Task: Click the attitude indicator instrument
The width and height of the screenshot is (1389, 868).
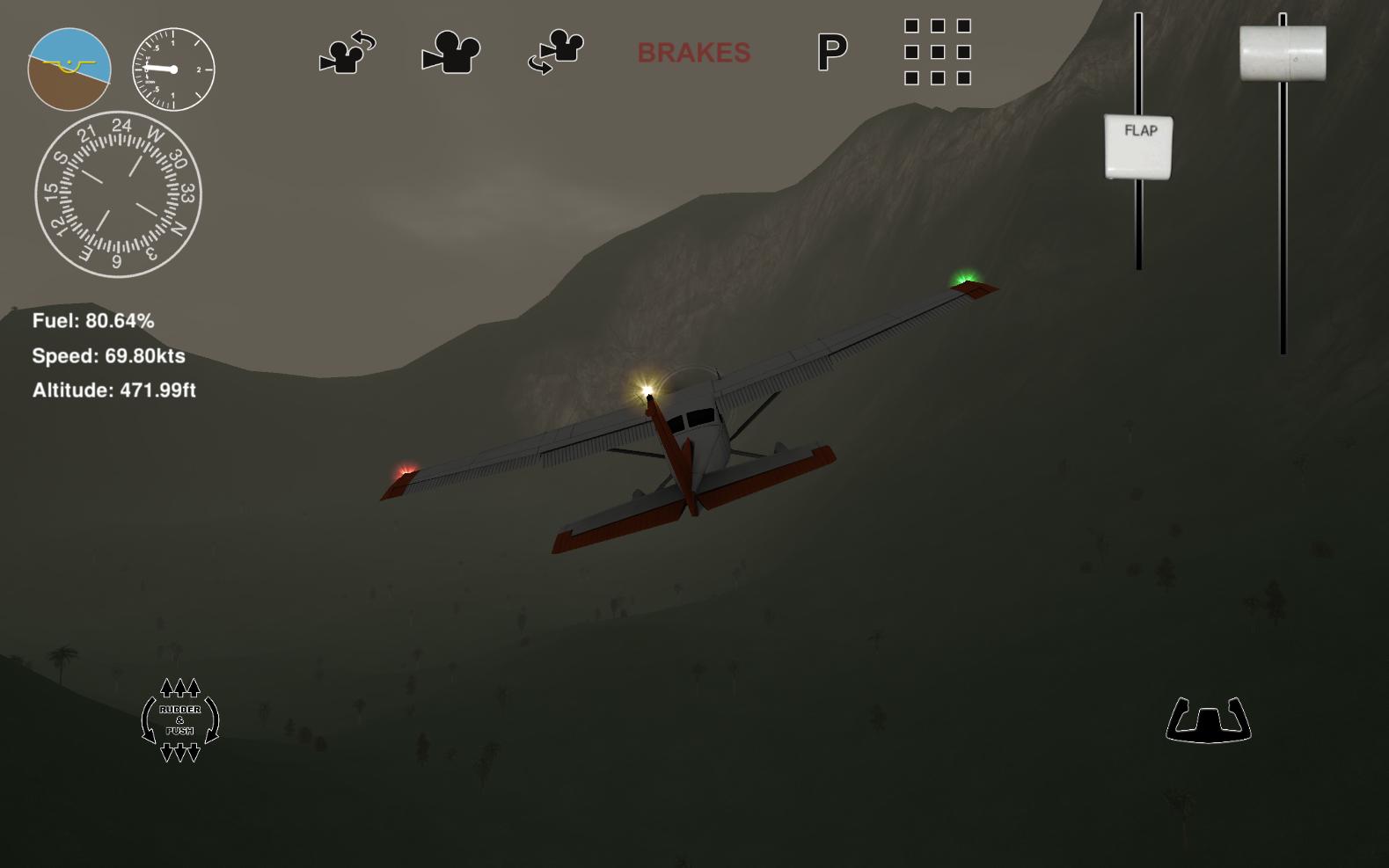Action: tap(68, 69)
